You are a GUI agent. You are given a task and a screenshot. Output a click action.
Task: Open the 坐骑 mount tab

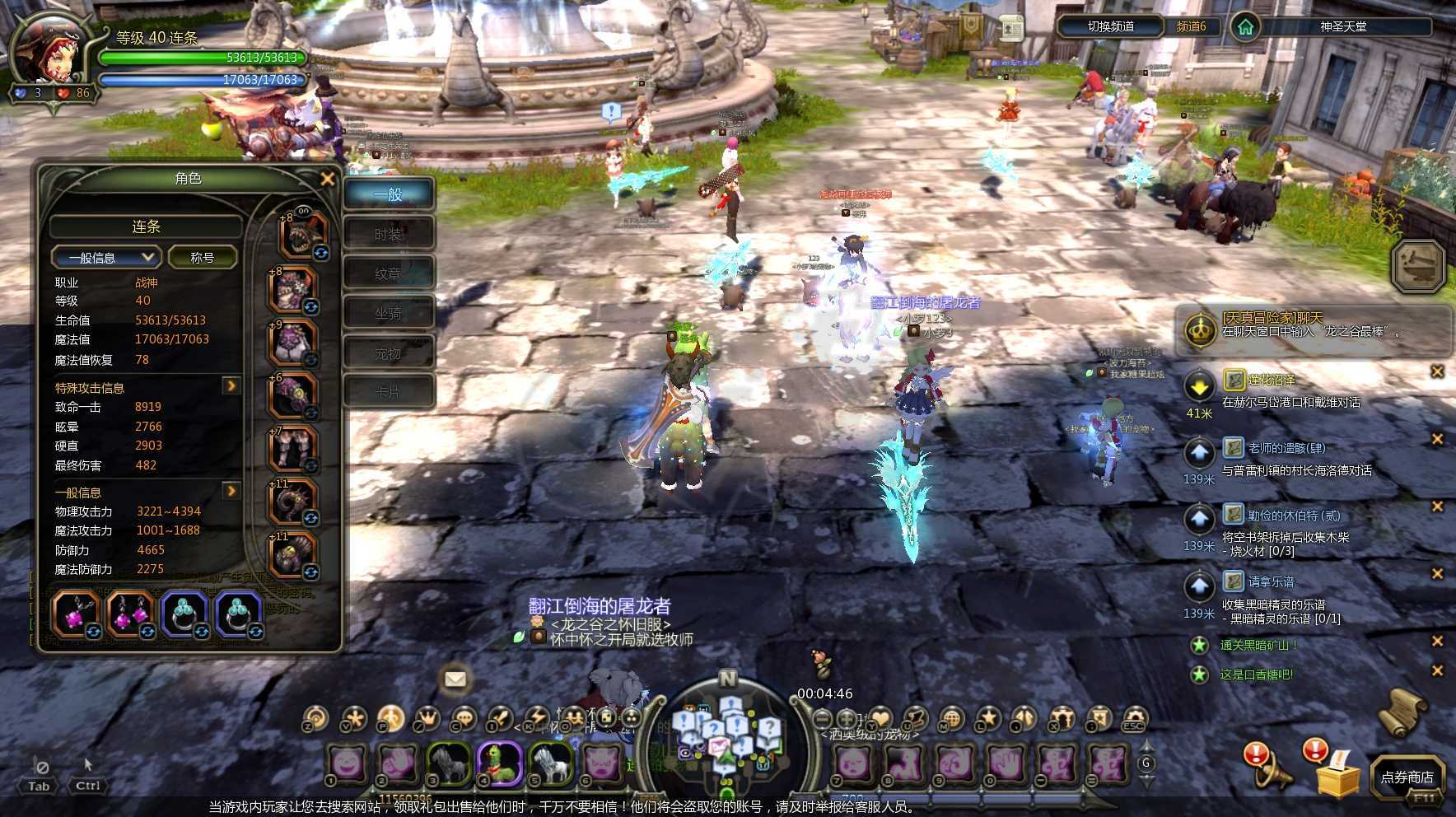pos(388,314)
